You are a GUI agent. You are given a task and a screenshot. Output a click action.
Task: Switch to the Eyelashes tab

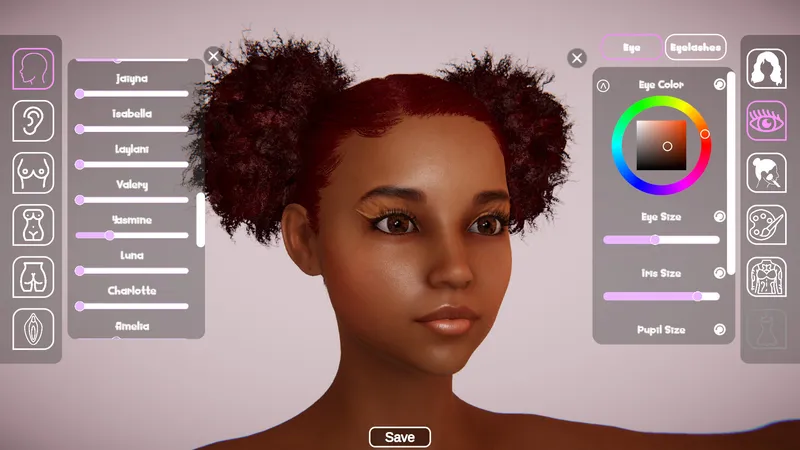(x=696, y=47)
